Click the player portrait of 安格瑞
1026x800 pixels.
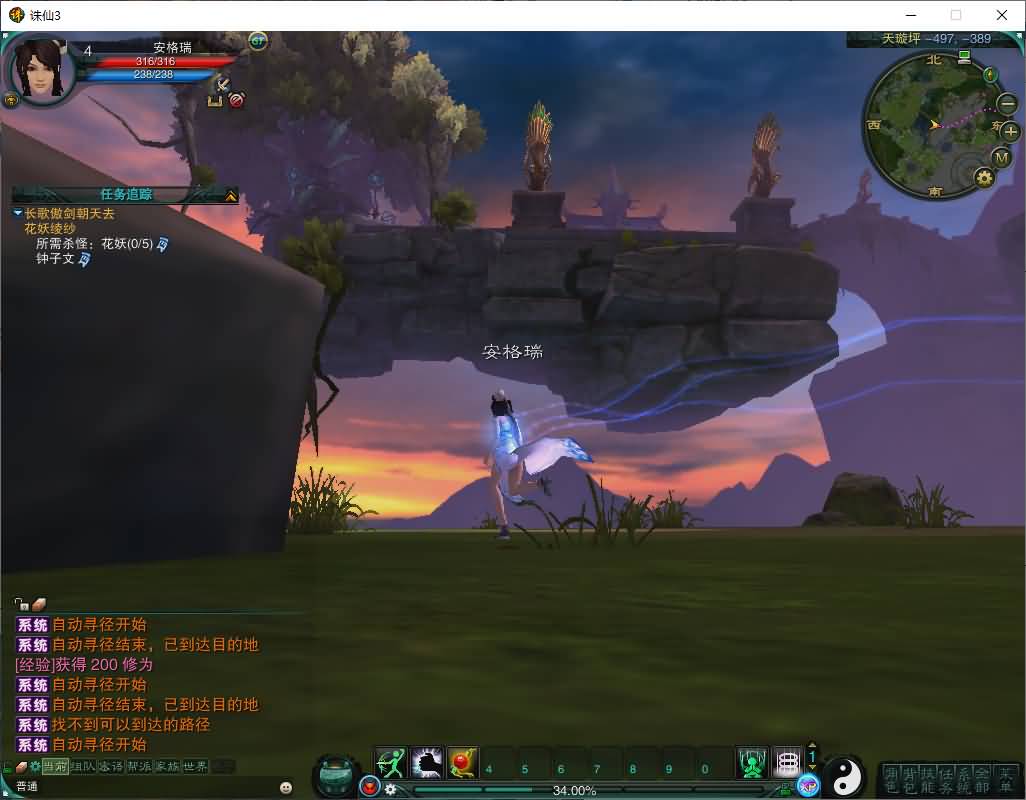pos(42,68)
